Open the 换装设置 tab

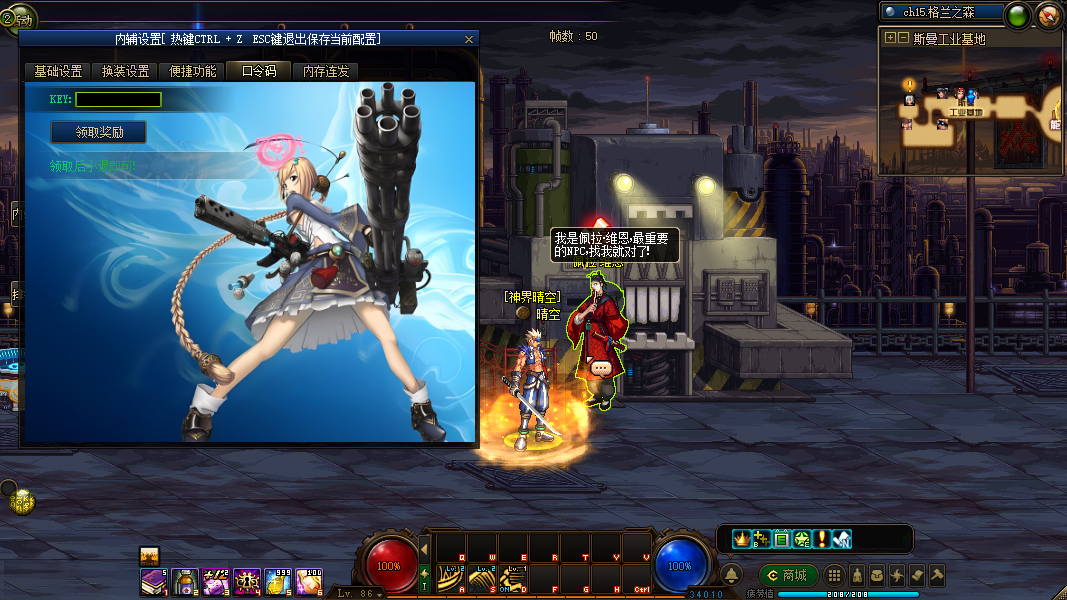(x=125, y=72)
